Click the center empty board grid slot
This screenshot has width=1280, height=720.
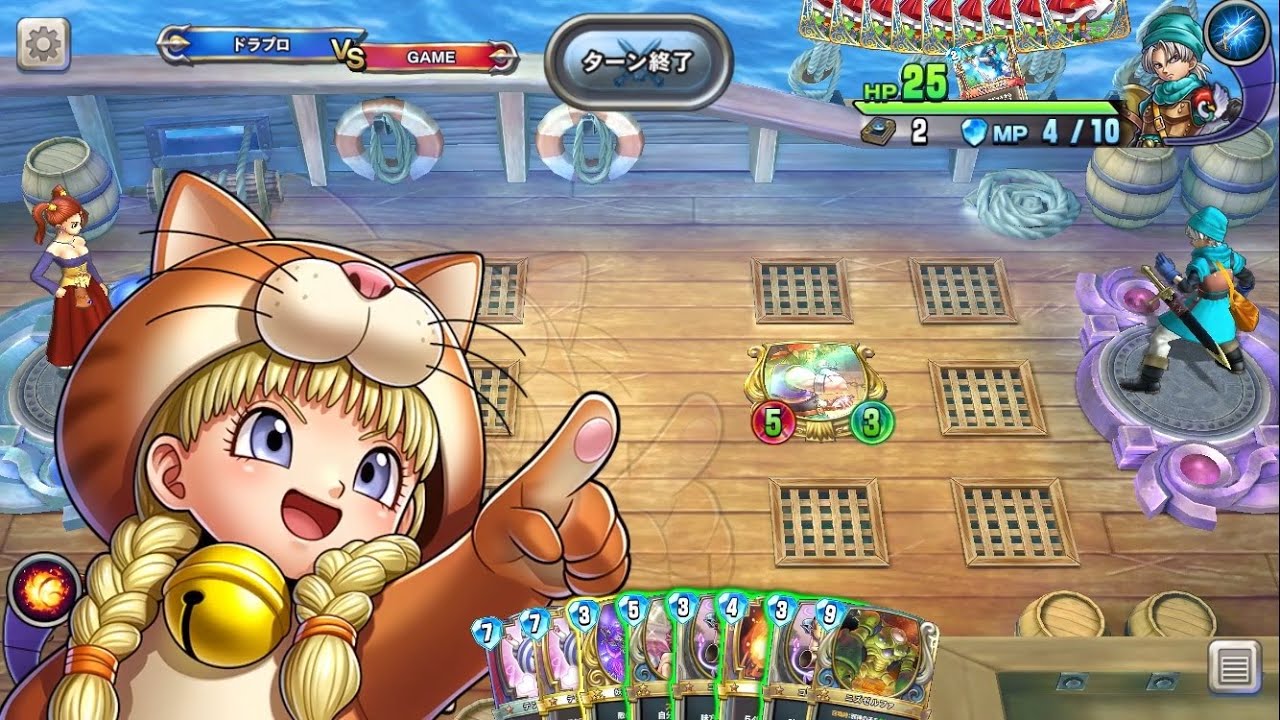click(x=800, y=290)
